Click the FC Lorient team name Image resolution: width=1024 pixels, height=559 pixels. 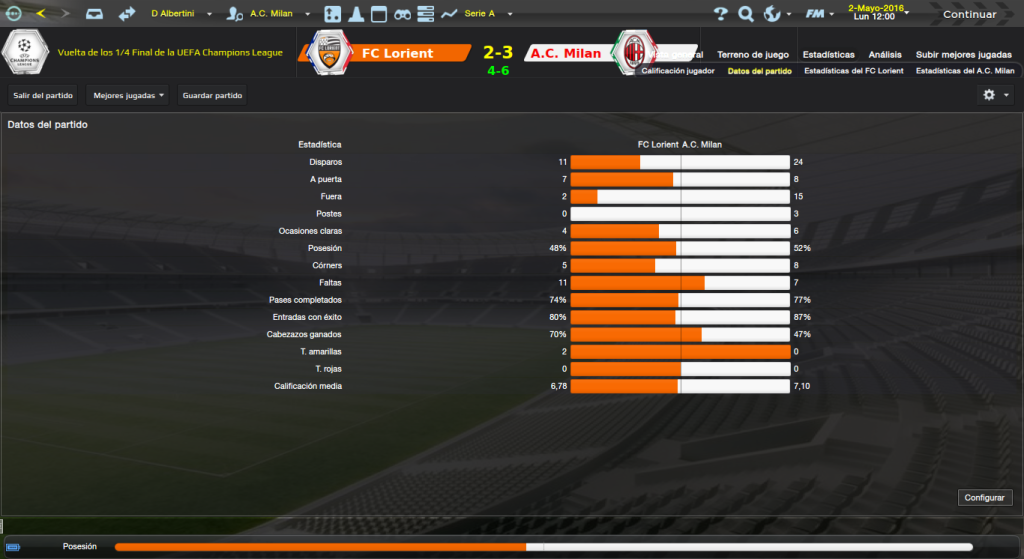(x=397, y=53)
